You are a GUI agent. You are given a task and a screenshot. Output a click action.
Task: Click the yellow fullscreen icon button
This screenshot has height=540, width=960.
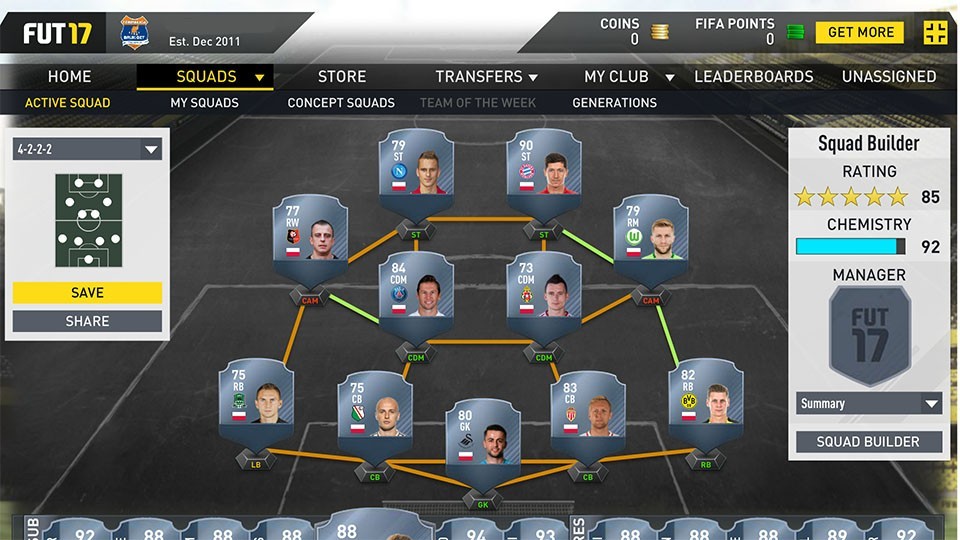tap(935, 32)
